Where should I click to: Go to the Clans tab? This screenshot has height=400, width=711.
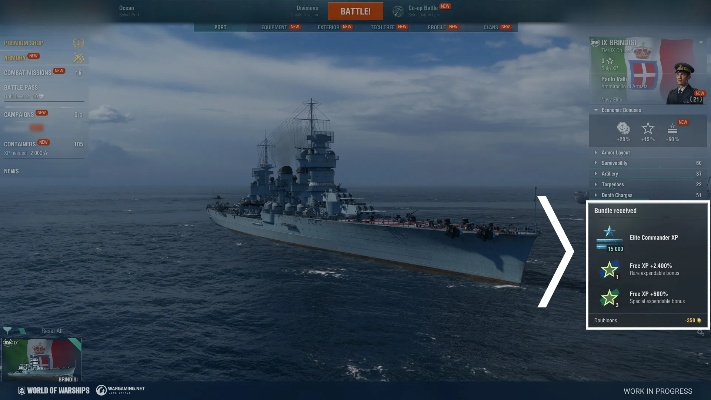[488, 27]
